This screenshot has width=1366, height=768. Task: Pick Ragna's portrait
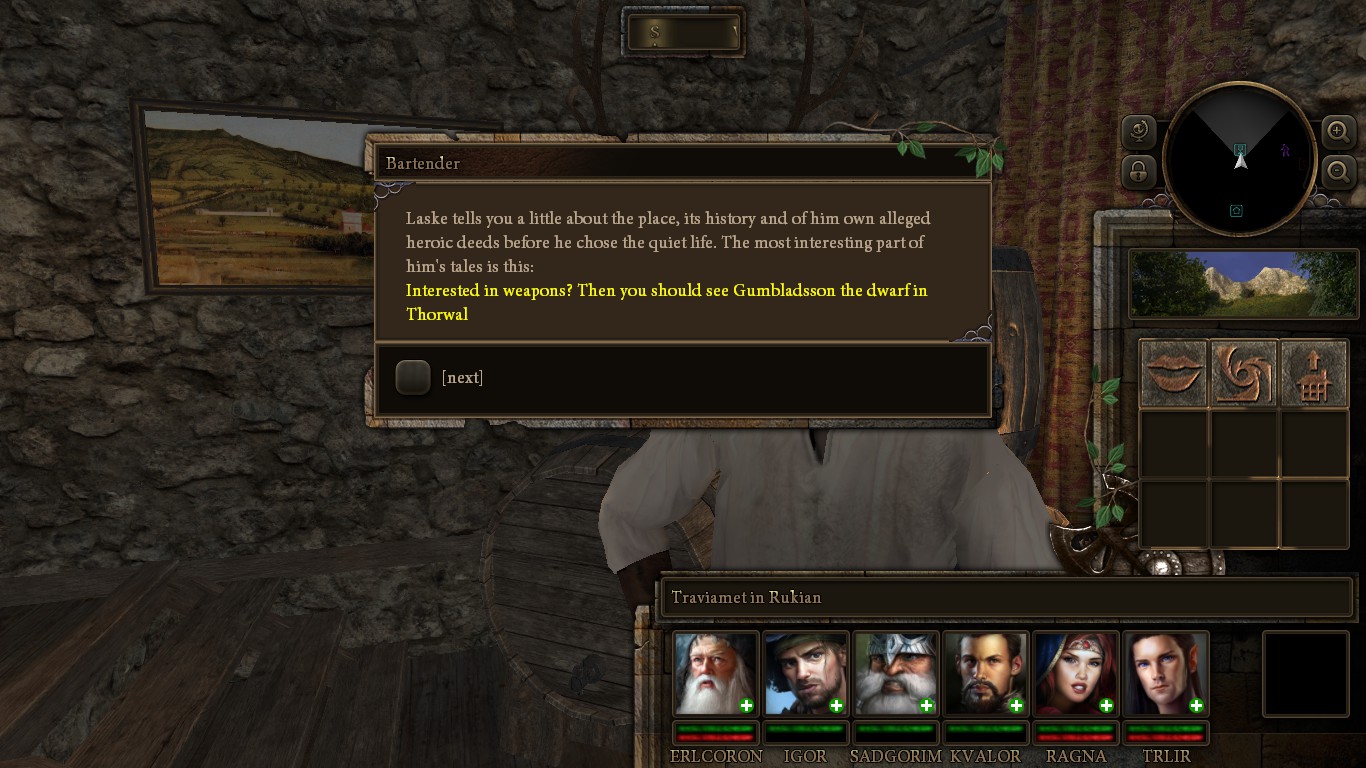(x=1075, y=673)
